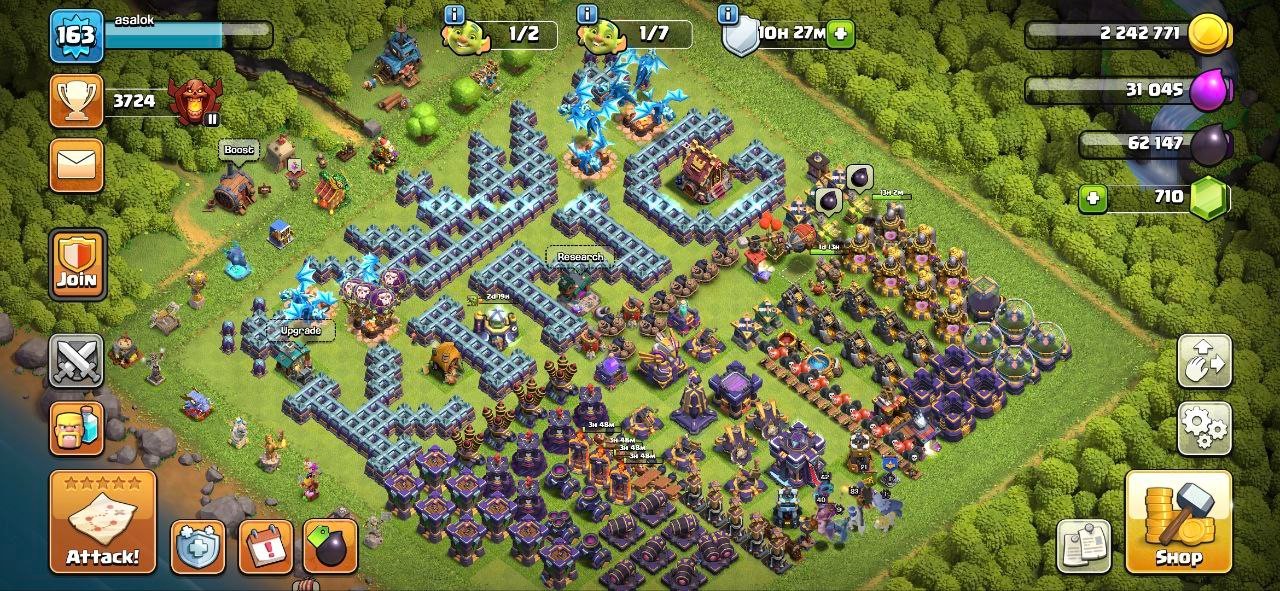Open the crossed swords button

[76, 361]
